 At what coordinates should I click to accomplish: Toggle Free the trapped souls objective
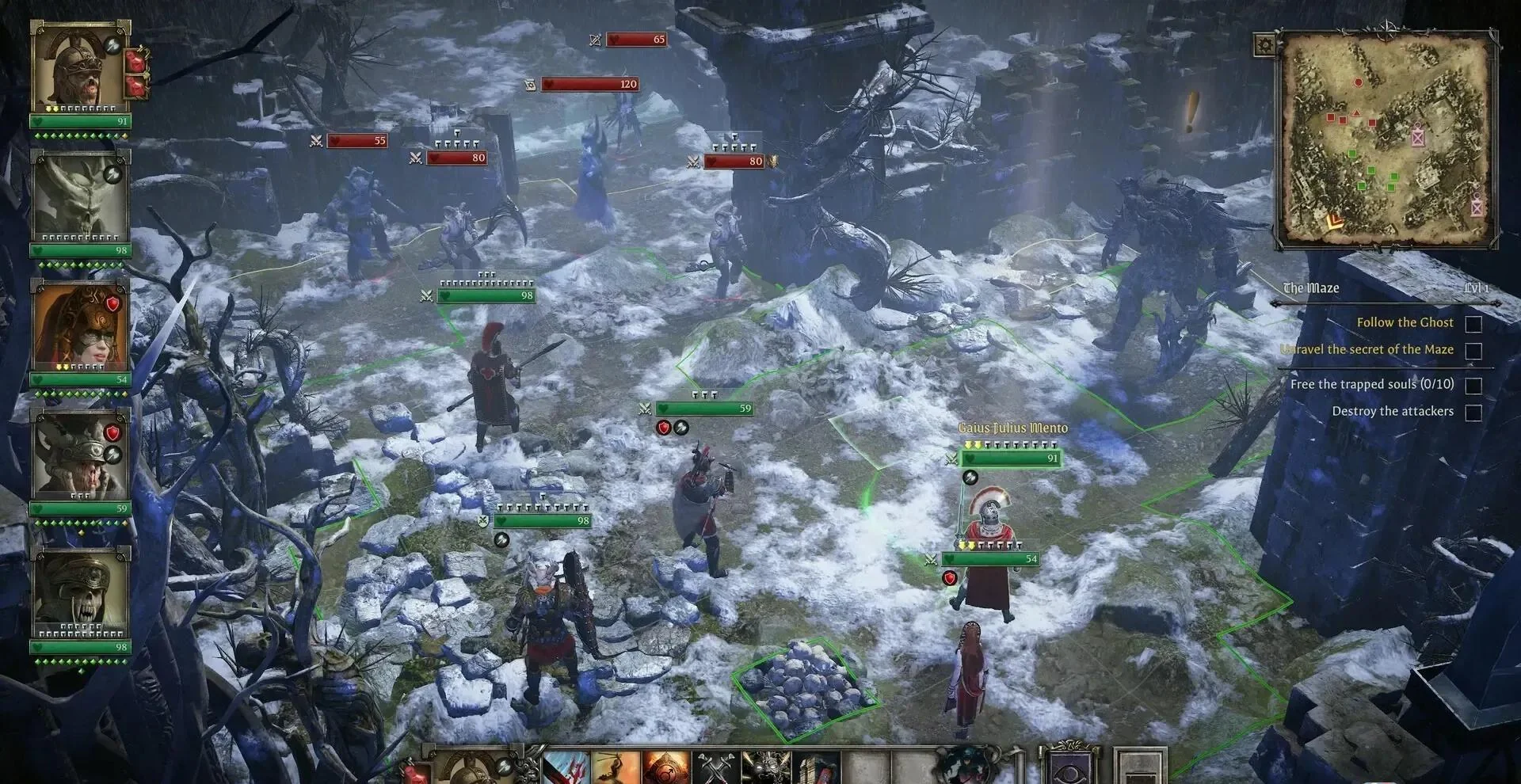1473,385
